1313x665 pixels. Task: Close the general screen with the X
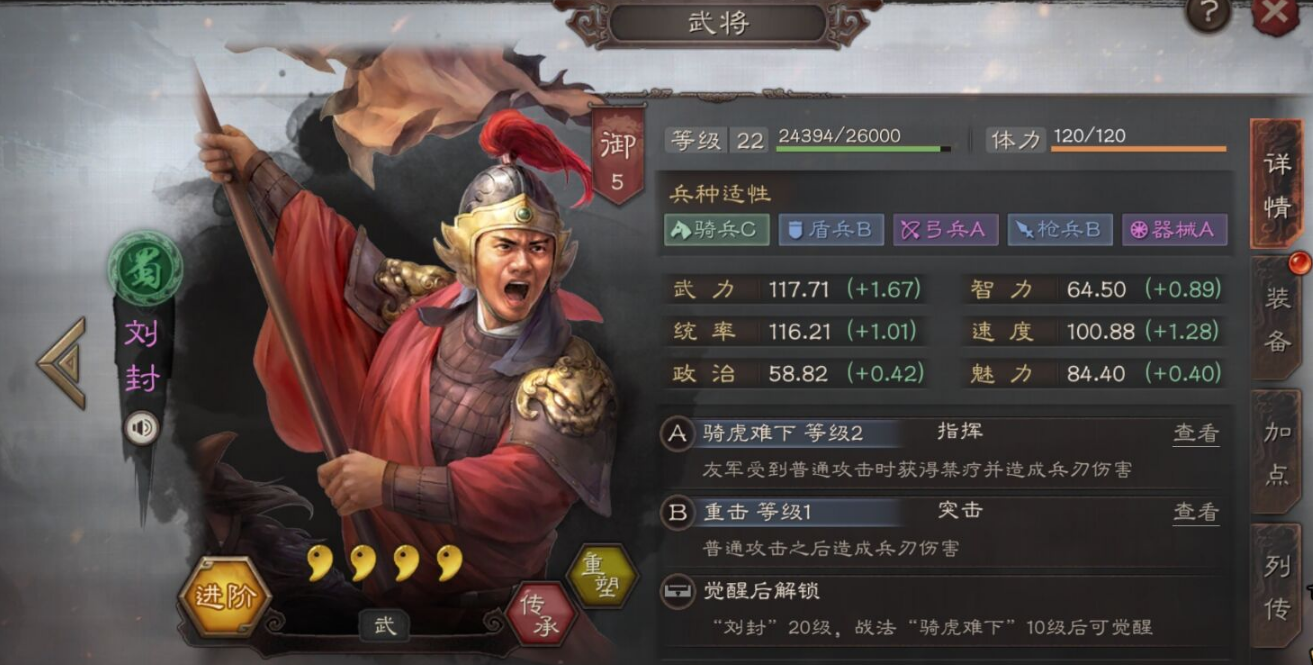pos(1277,14)
